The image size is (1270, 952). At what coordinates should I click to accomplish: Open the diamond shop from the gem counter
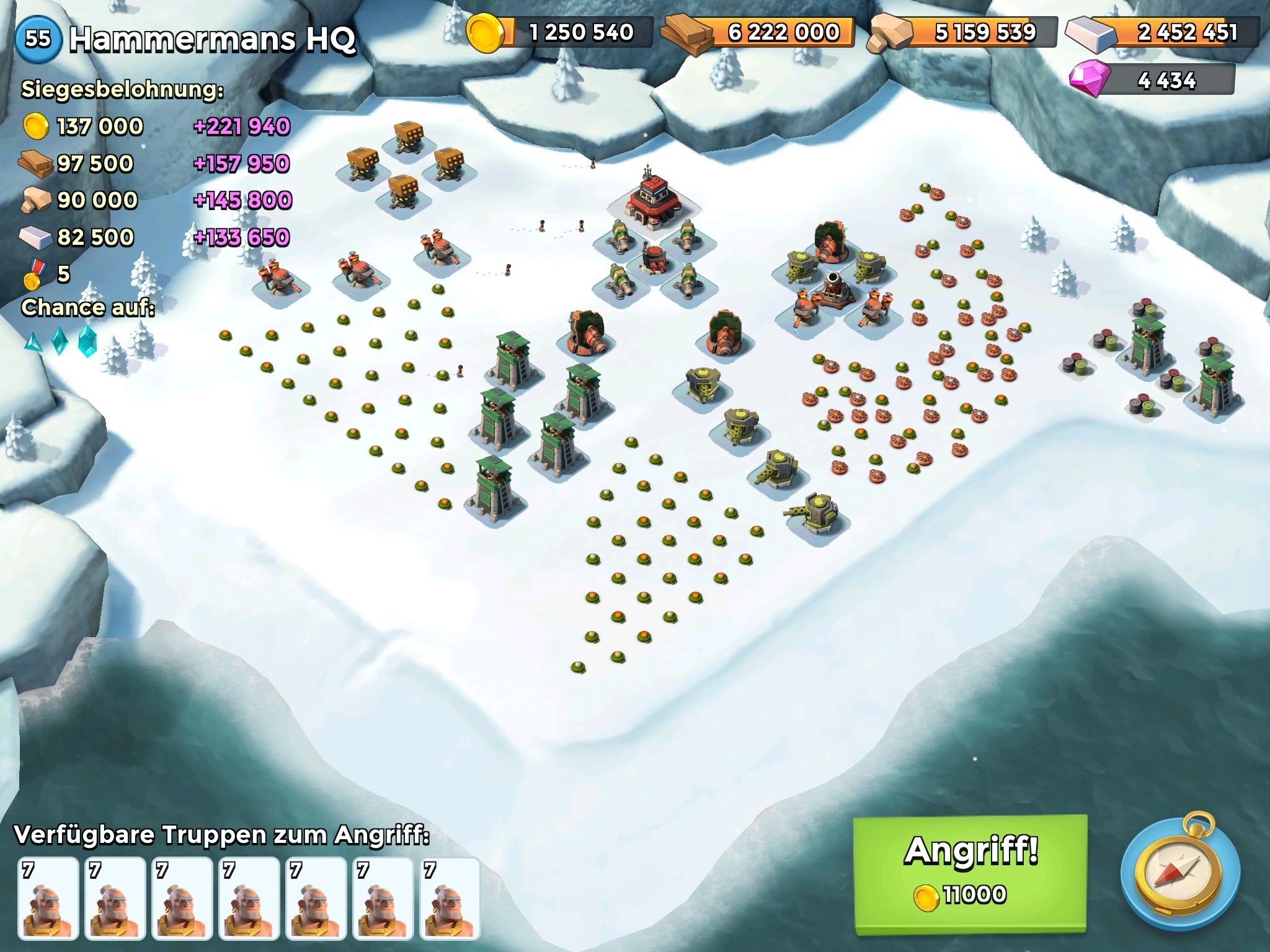point(1152,80)
